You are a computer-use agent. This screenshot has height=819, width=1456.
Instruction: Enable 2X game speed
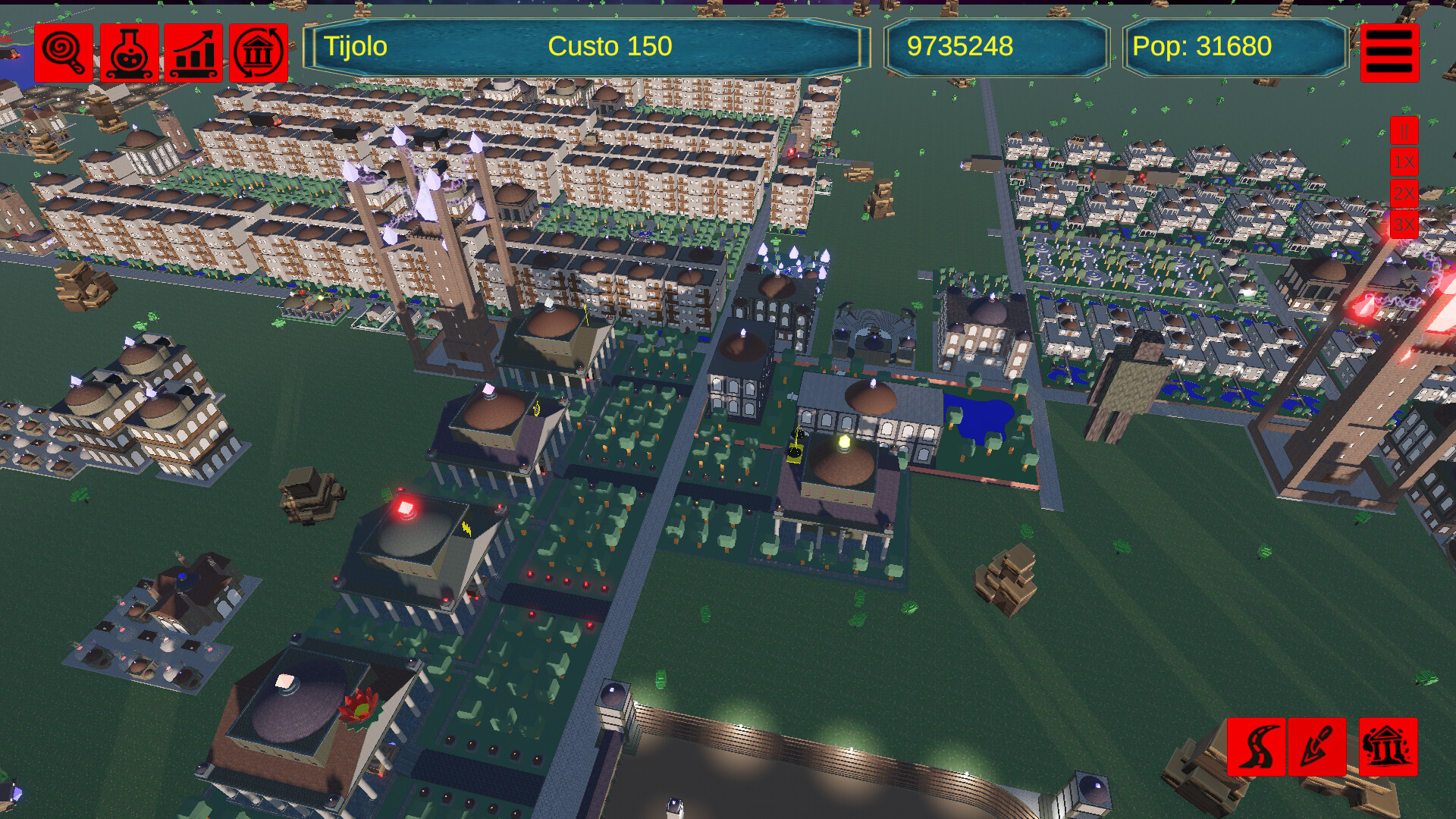[x=1404, y=194]
